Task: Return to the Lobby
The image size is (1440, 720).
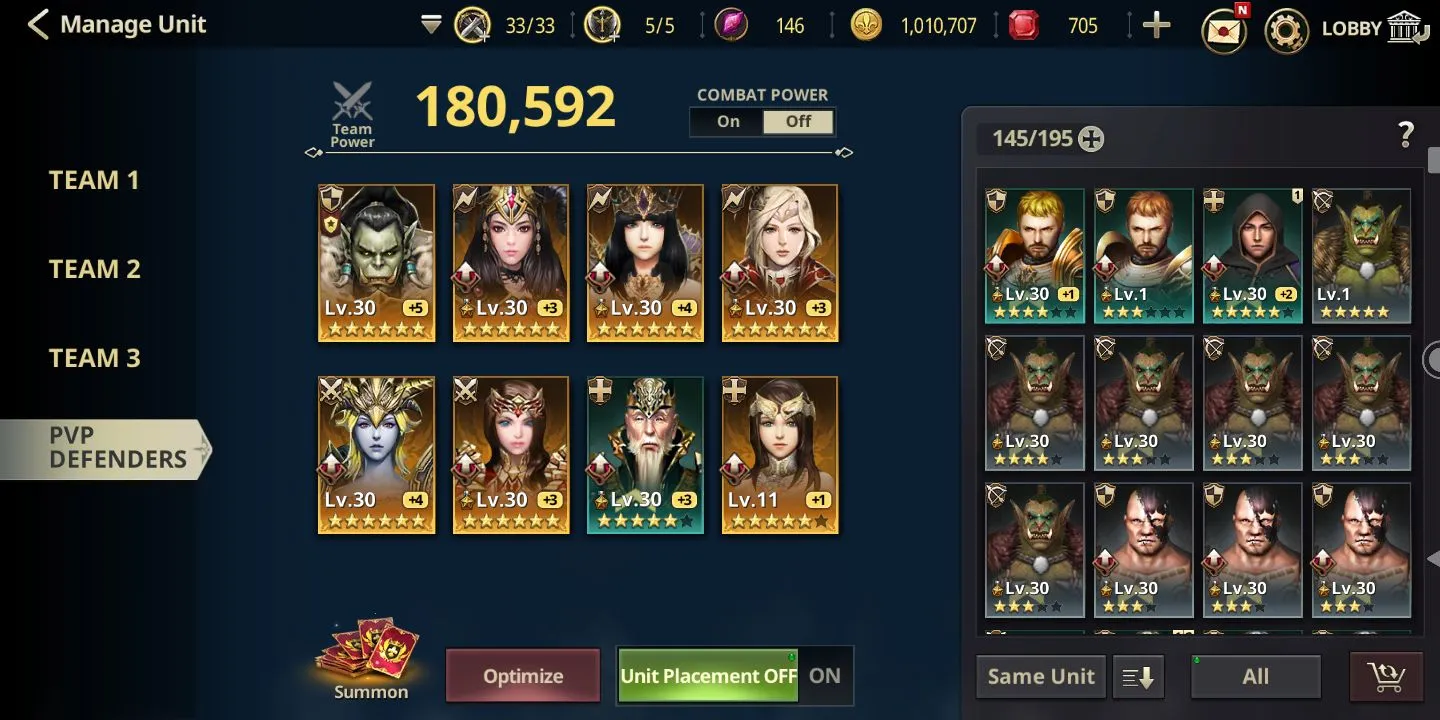Action: (1371, 28)
